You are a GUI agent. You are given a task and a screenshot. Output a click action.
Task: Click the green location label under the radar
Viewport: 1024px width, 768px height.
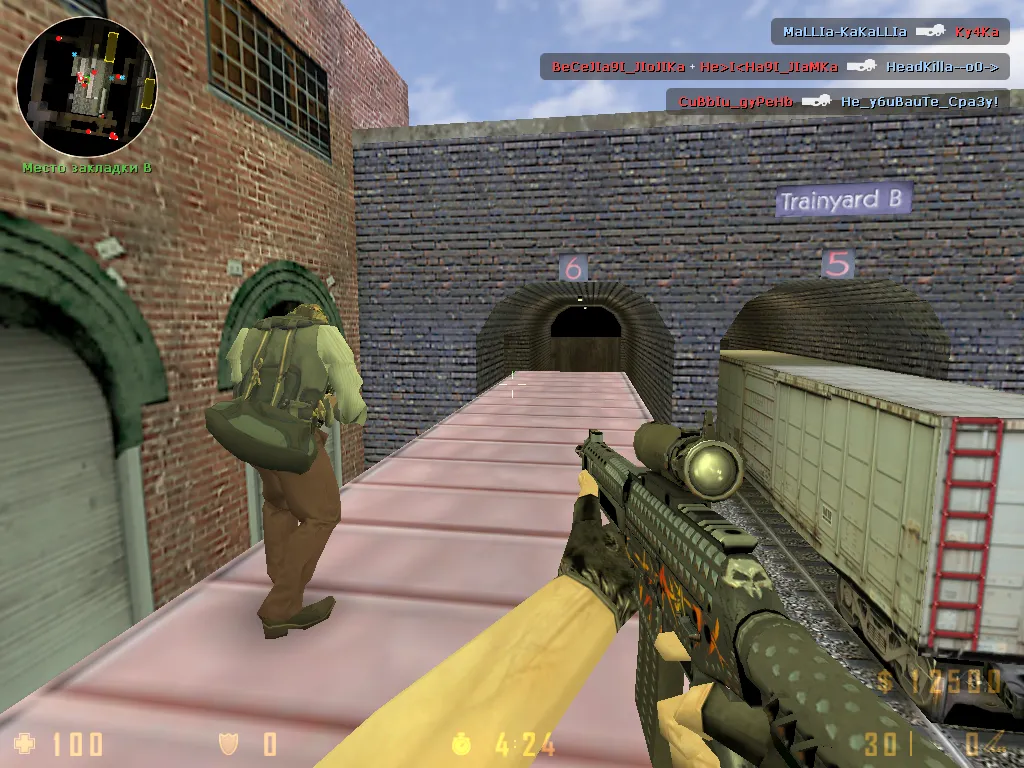(87, 167)
